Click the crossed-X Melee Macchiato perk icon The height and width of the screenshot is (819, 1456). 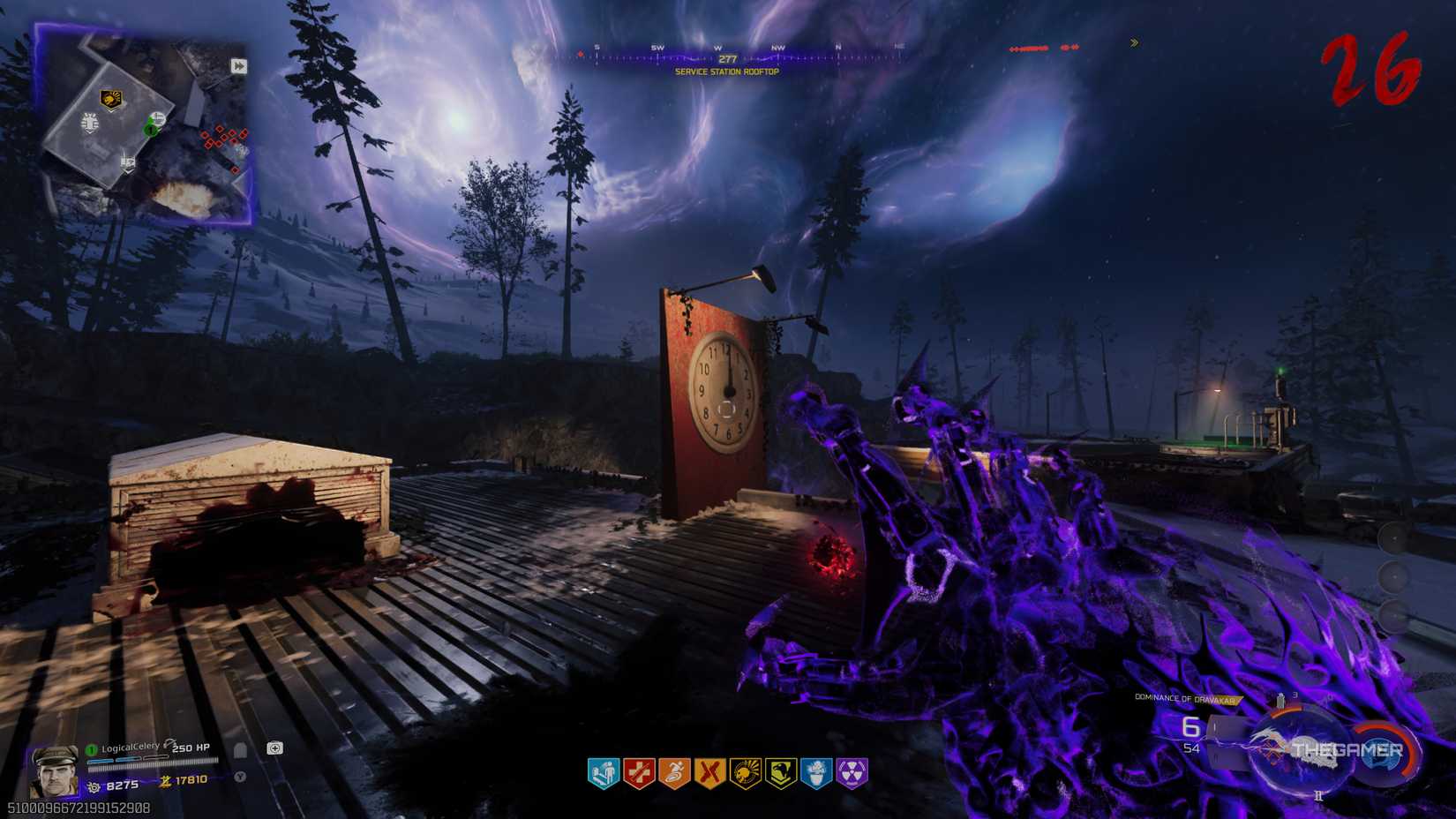pos(709,772)
